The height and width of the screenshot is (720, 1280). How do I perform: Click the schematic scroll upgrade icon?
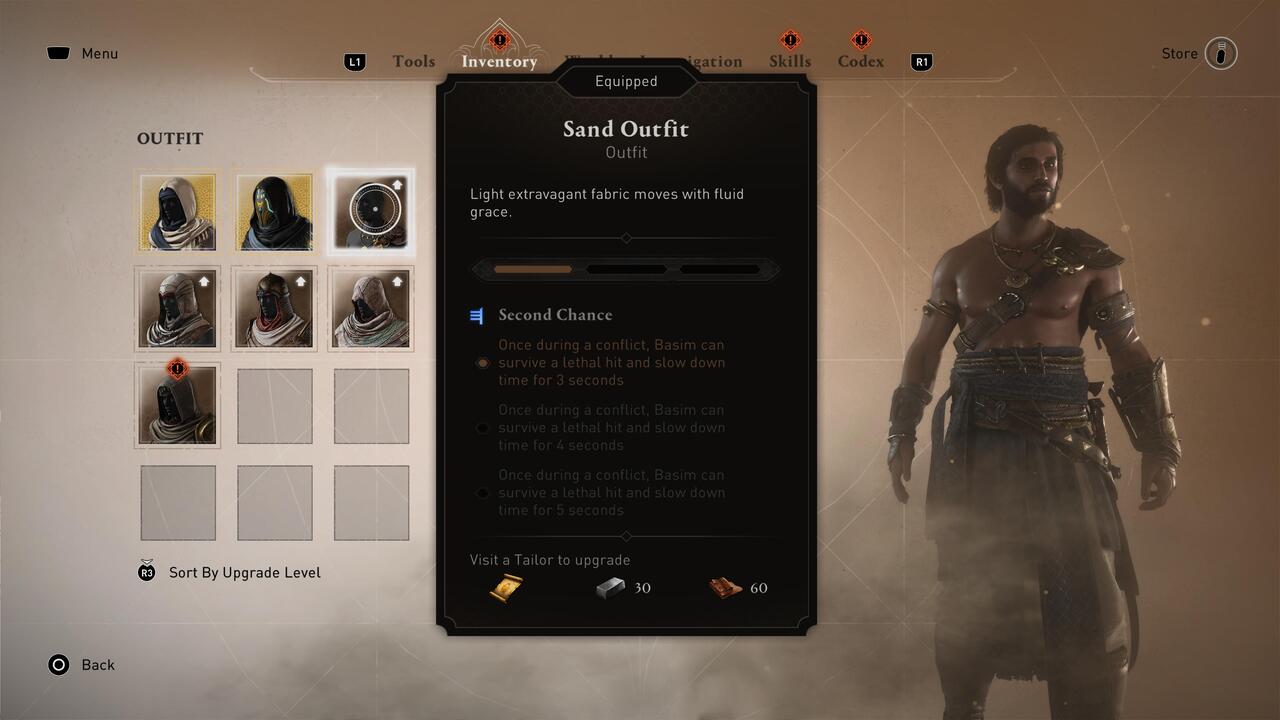(506, 588)
